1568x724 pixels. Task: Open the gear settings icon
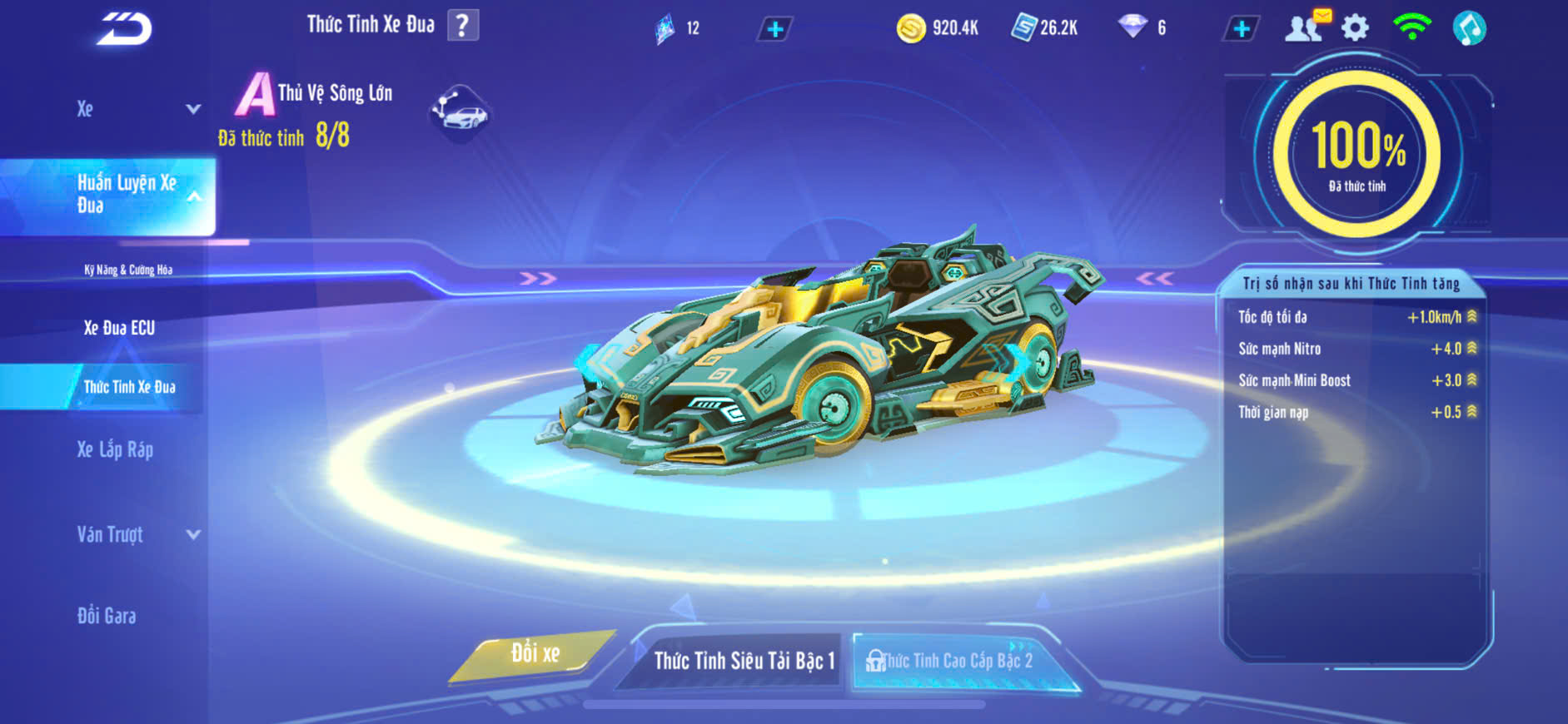pyautogui.click(x=1355, y=28)
